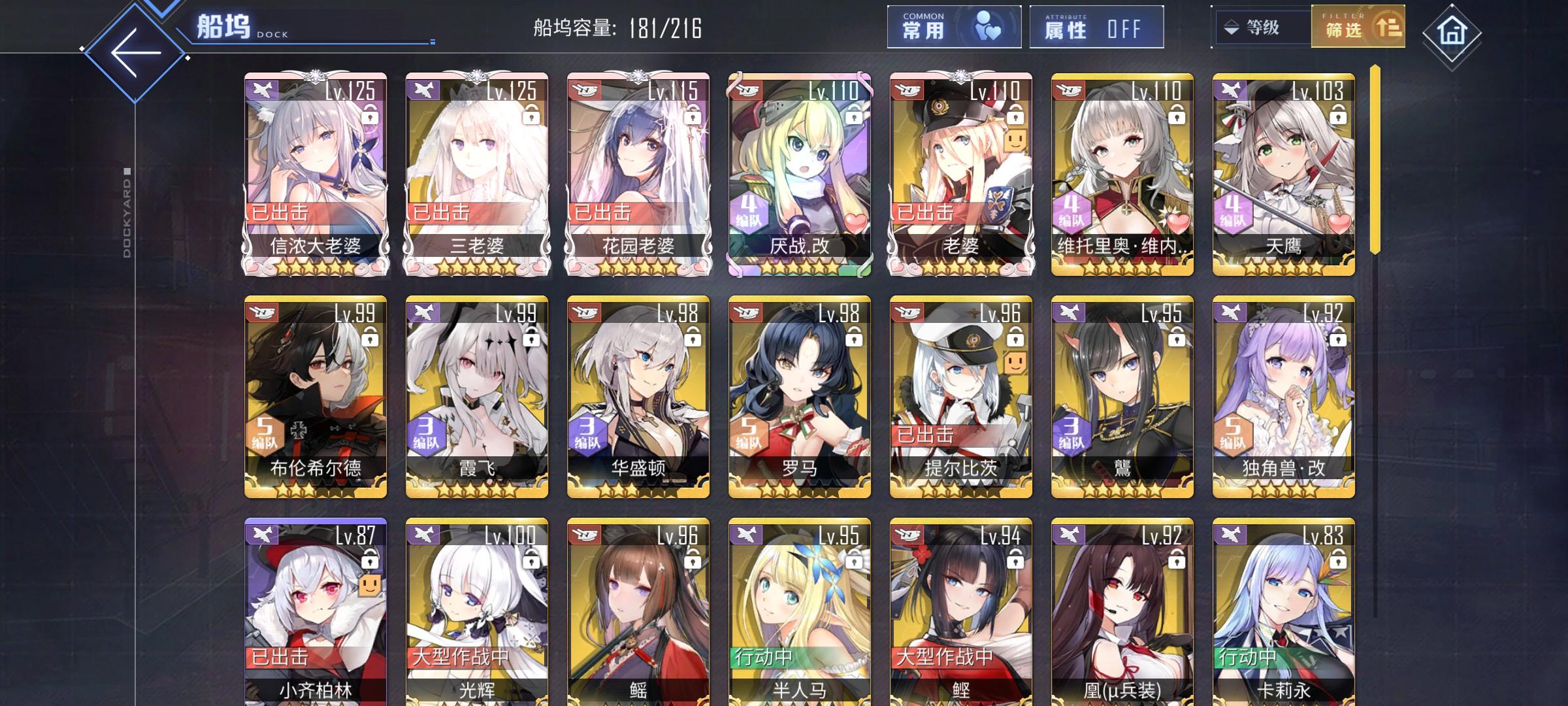
Task: Open the home screen via the house icon
Action: click(1521, 29)
